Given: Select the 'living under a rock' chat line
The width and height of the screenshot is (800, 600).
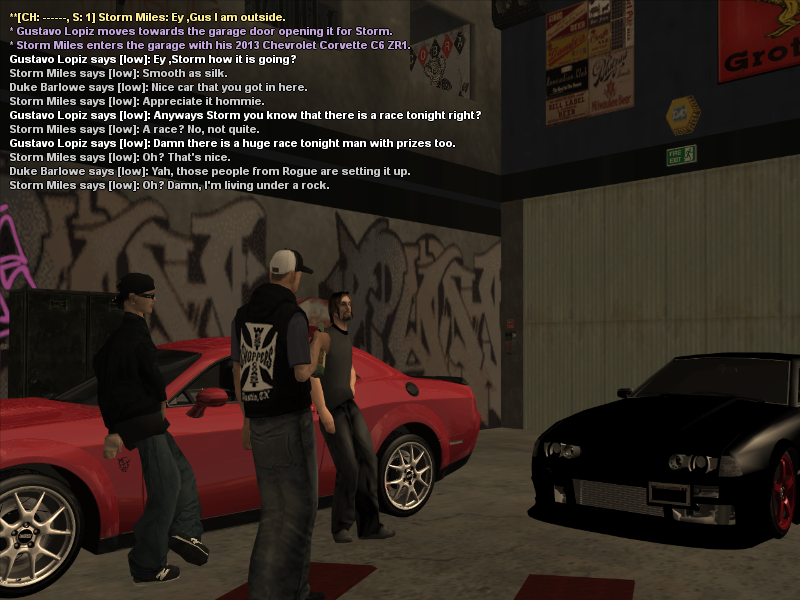Looking at the screenshot, I should point(169,185).
